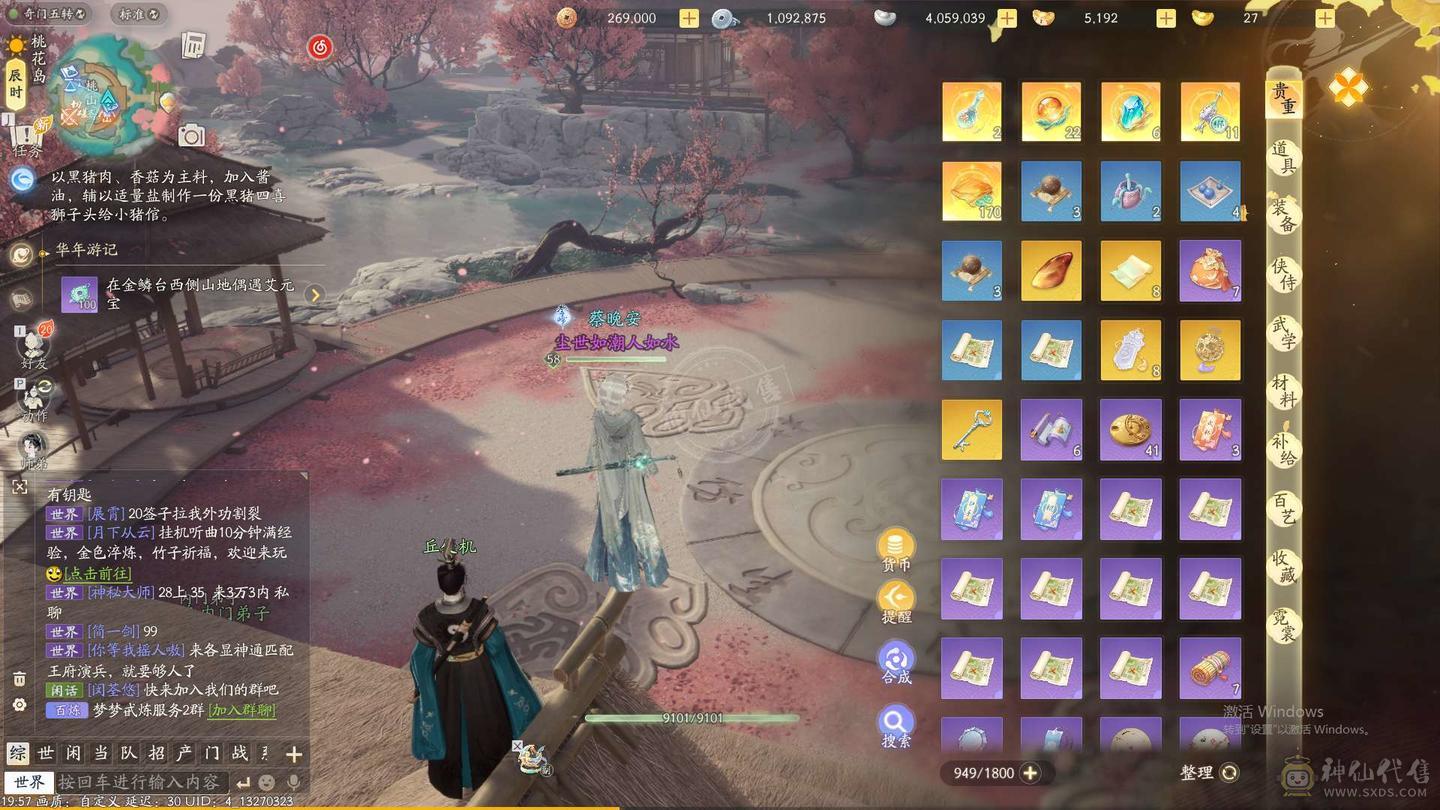
Task: Open the 材料 category tab
Action: click(1284, 390)
